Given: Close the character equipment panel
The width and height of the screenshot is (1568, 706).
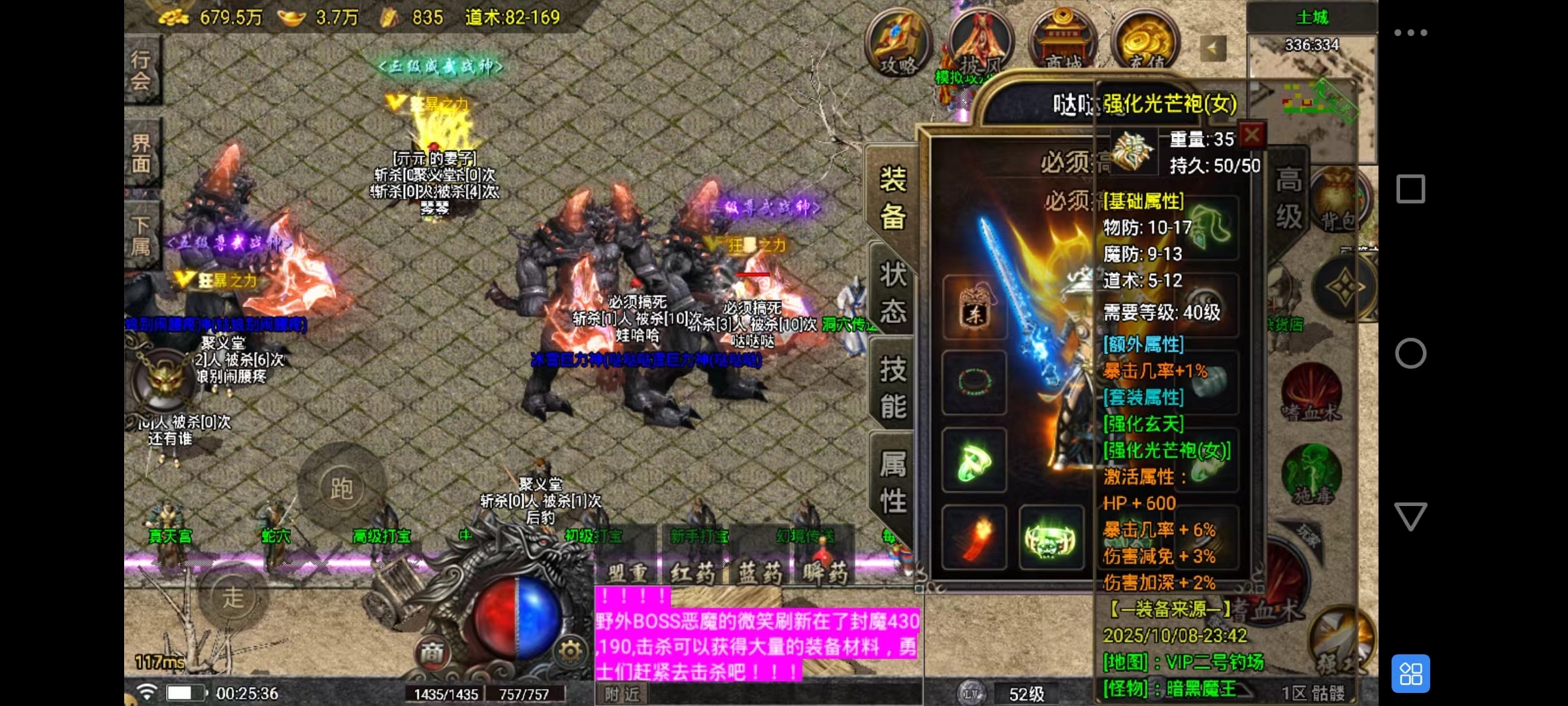Looking at the screenshot, I should coord(1252,136).
